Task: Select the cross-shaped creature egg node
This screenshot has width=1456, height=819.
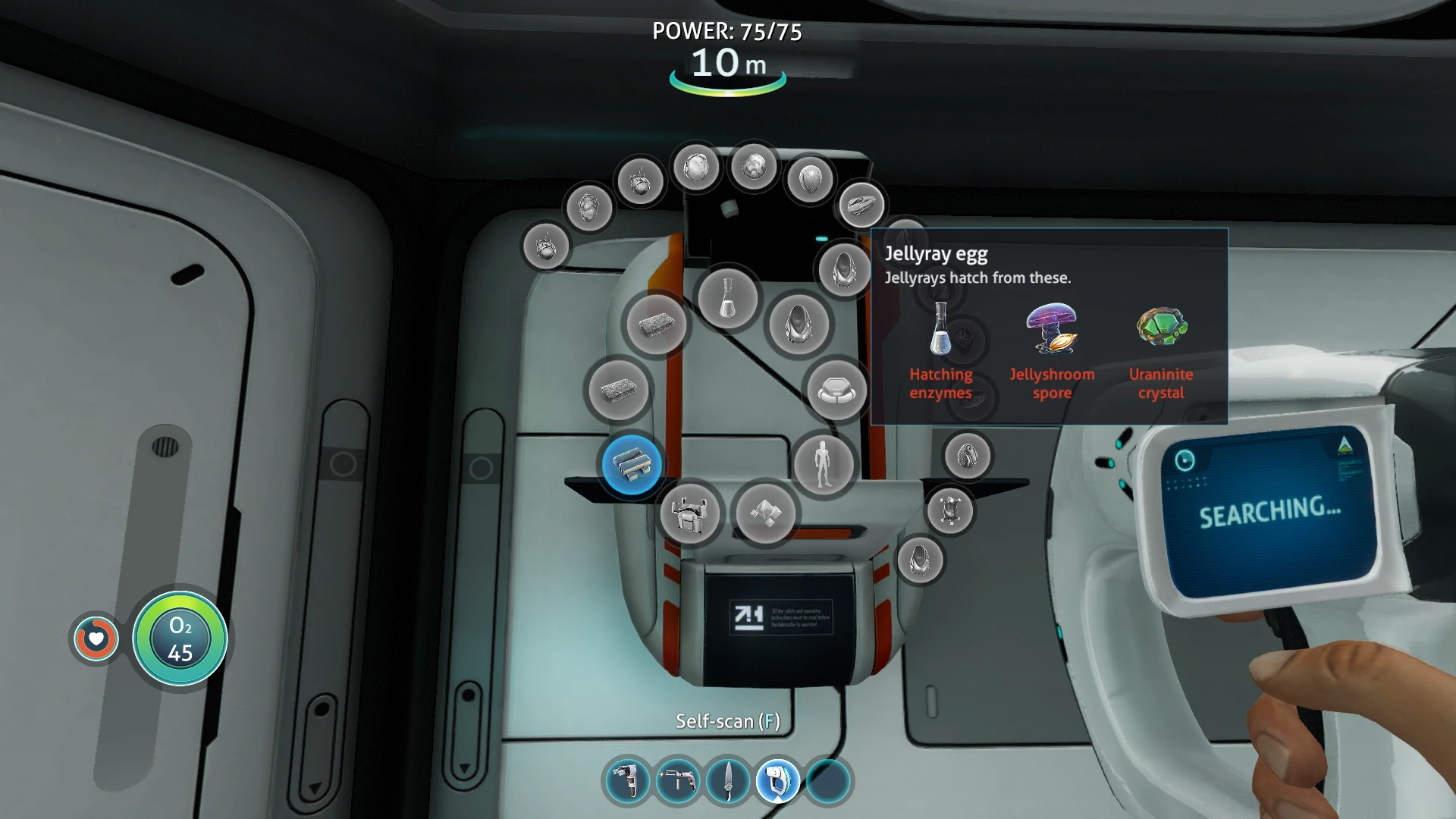Action: pos(949,509)
